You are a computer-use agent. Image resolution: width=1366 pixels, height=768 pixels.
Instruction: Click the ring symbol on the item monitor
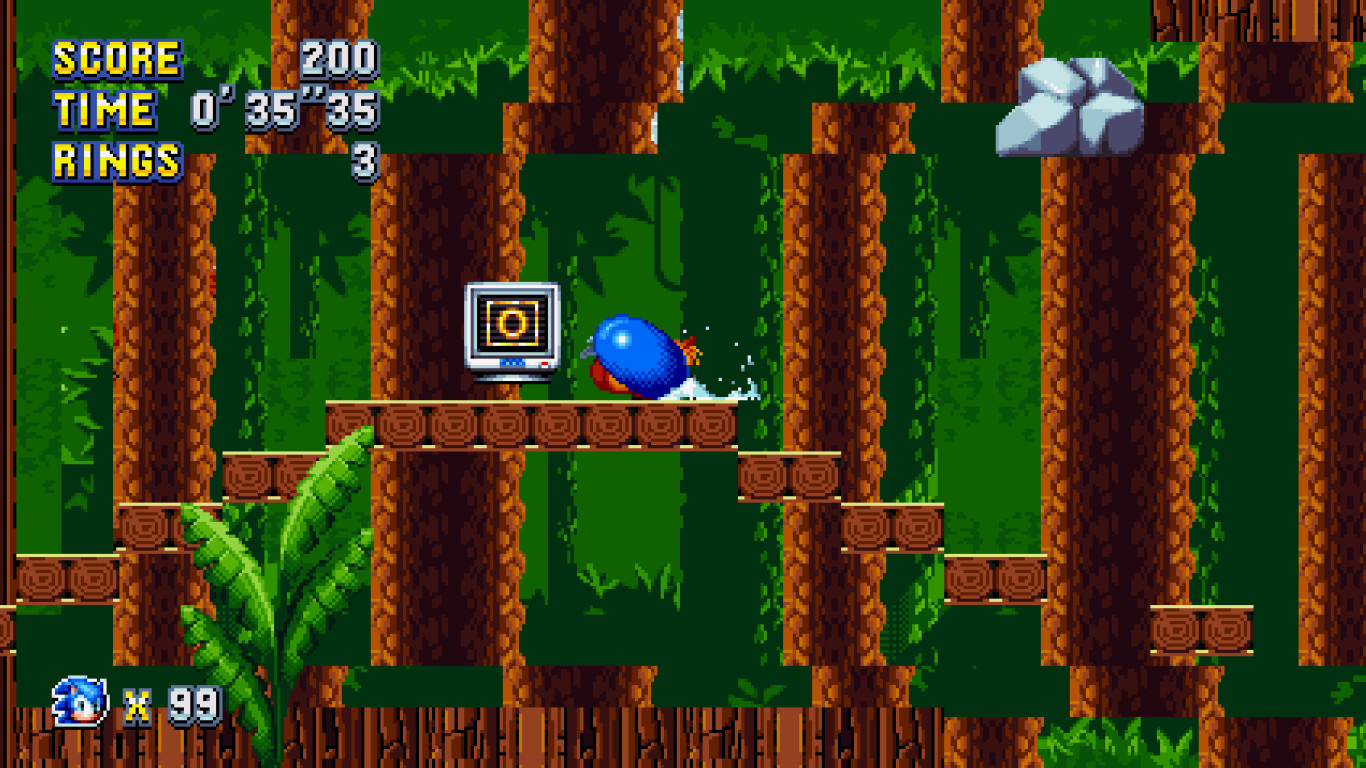tap(513, 323)
